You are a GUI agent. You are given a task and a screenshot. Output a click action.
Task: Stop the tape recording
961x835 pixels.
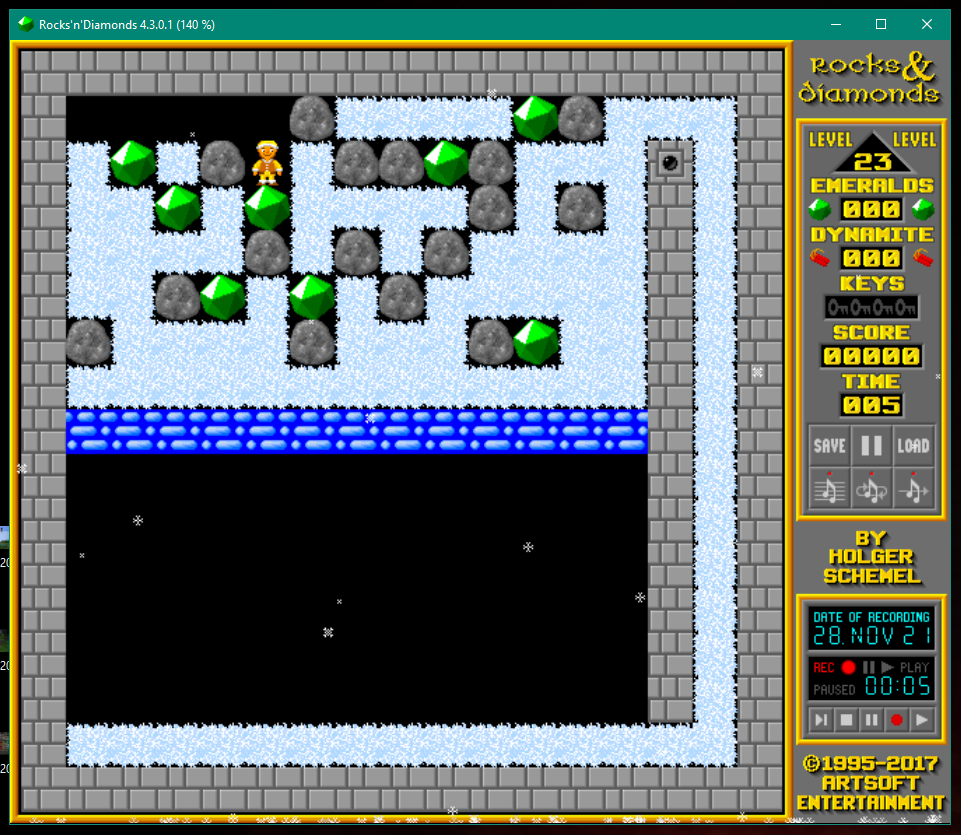[x=846, y=719]
